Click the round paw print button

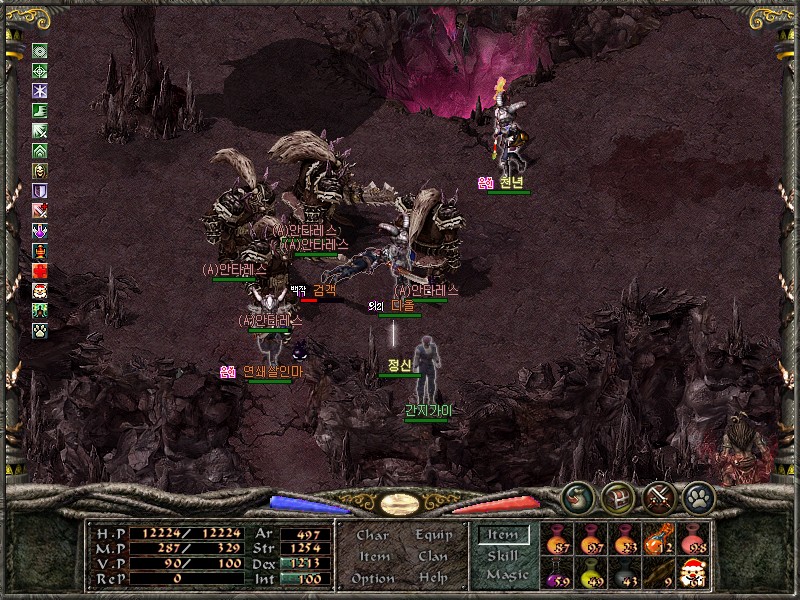[x=697, y=496]
